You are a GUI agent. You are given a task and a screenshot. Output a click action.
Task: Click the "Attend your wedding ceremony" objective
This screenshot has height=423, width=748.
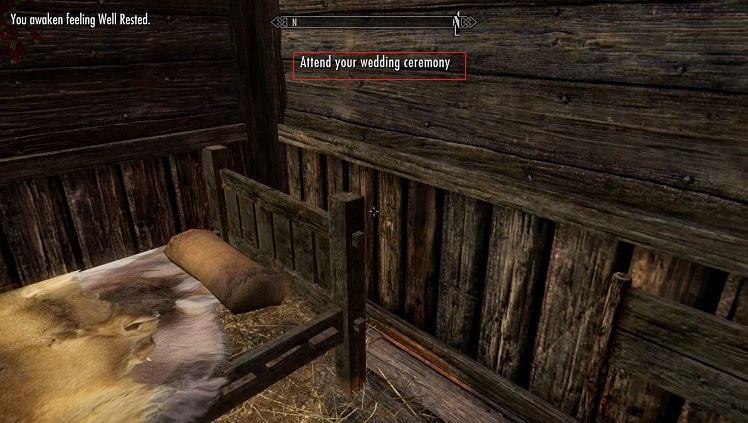379,64
